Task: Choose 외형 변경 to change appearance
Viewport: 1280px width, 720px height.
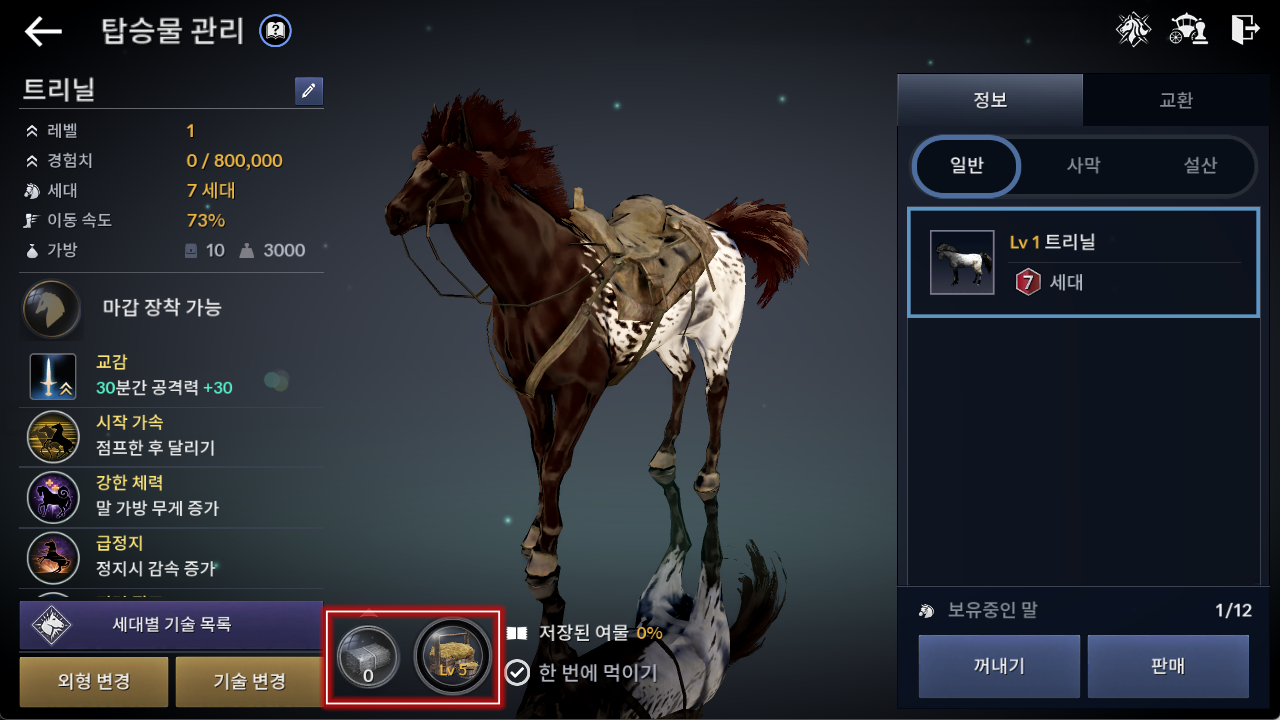Action: click(x=93, y=682)
